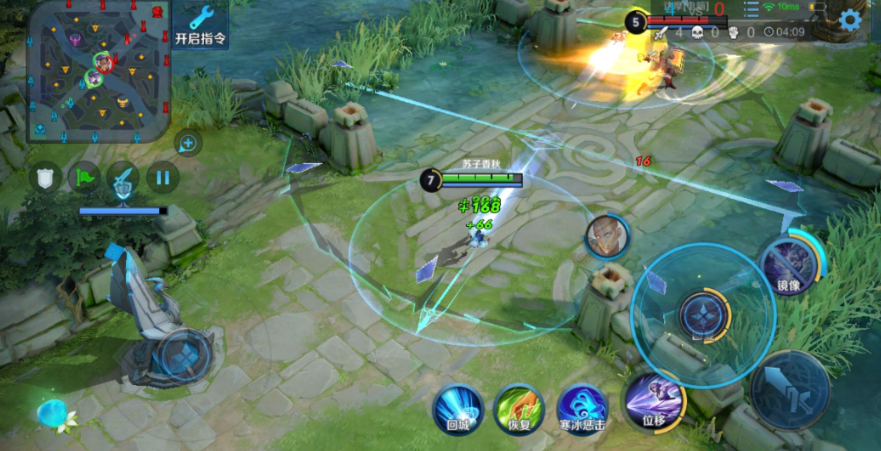Select the enemy hero portrait target

click(x=607, y=236)
